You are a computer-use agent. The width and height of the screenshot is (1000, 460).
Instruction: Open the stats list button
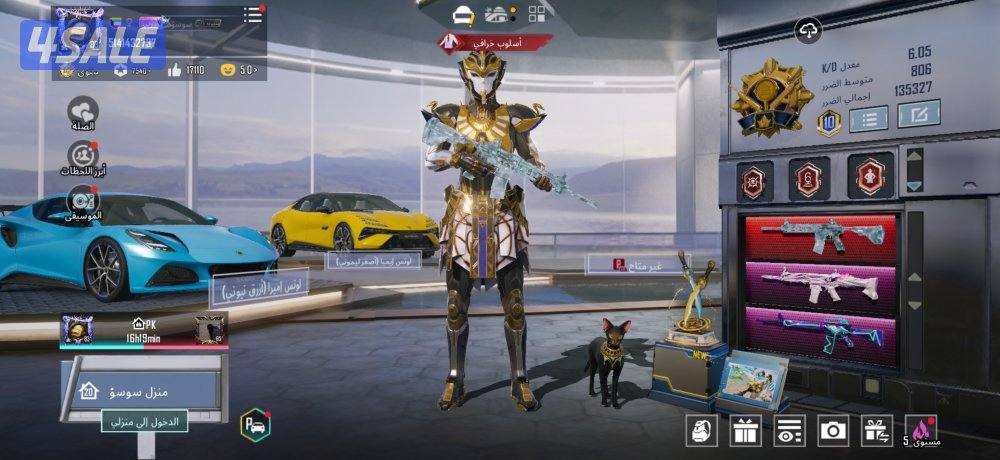(x=868, y=118)
